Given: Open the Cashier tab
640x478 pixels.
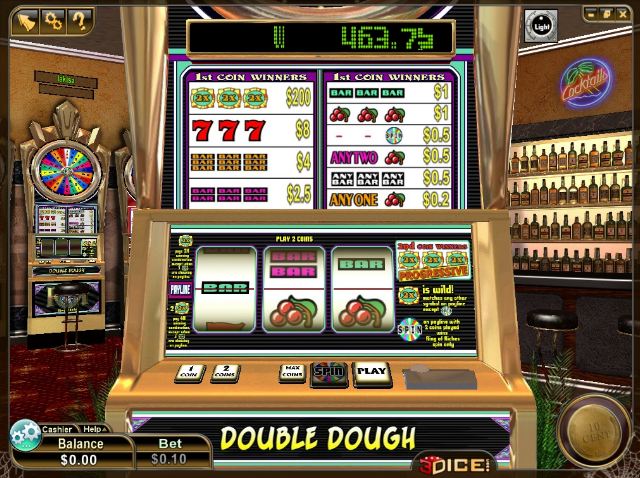Looking at the screenshot, I should 57,429.
